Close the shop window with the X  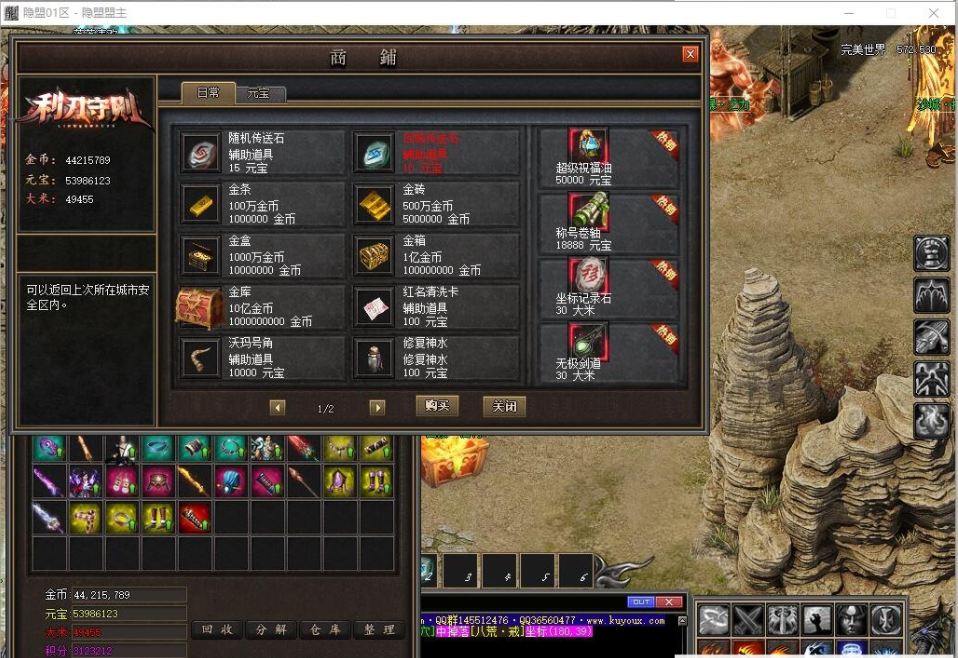click(x=689, y=55)
